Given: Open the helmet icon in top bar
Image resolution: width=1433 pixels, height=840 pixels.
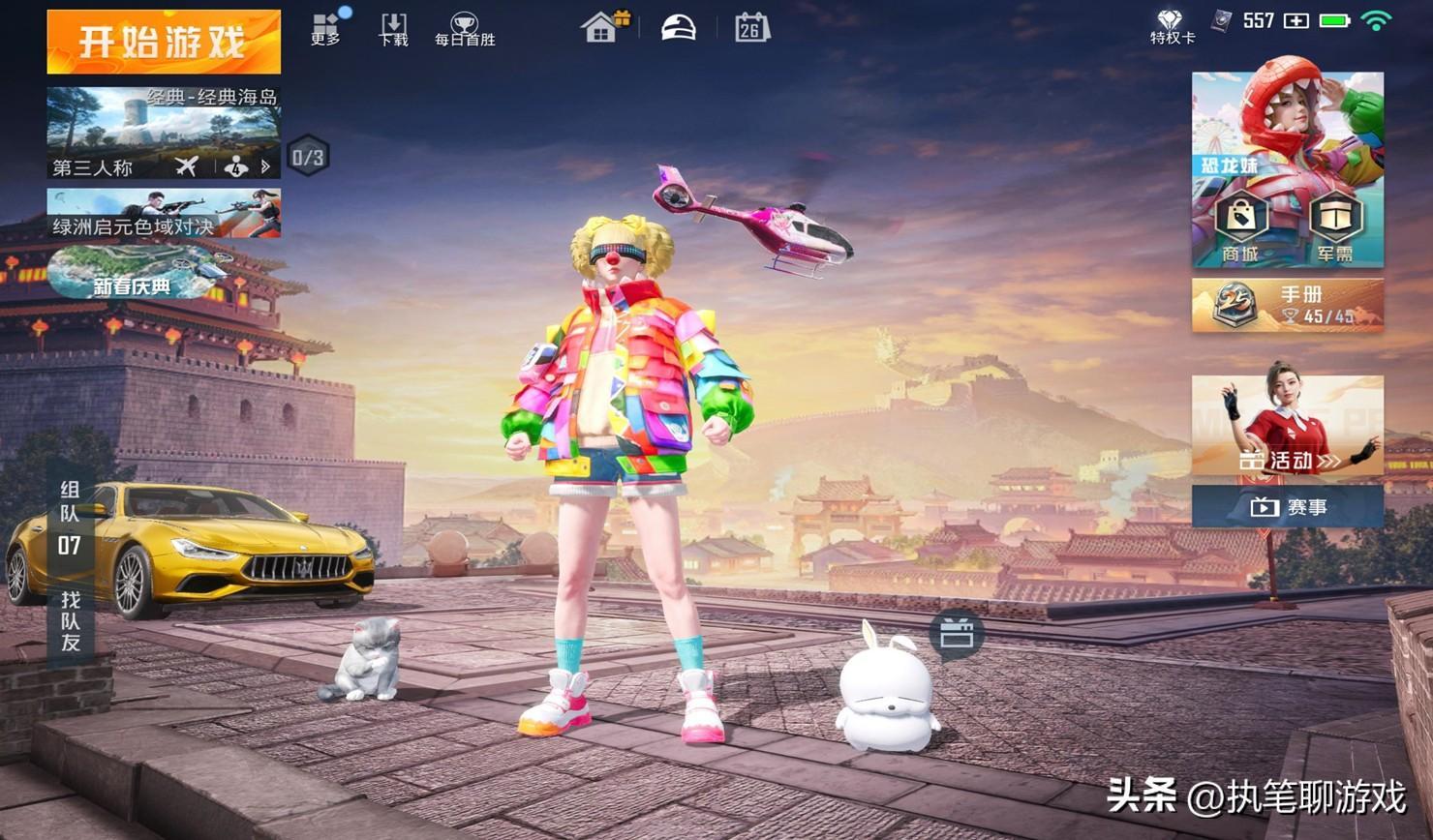Looking at the screenshot, I should [x=678, y=27].
